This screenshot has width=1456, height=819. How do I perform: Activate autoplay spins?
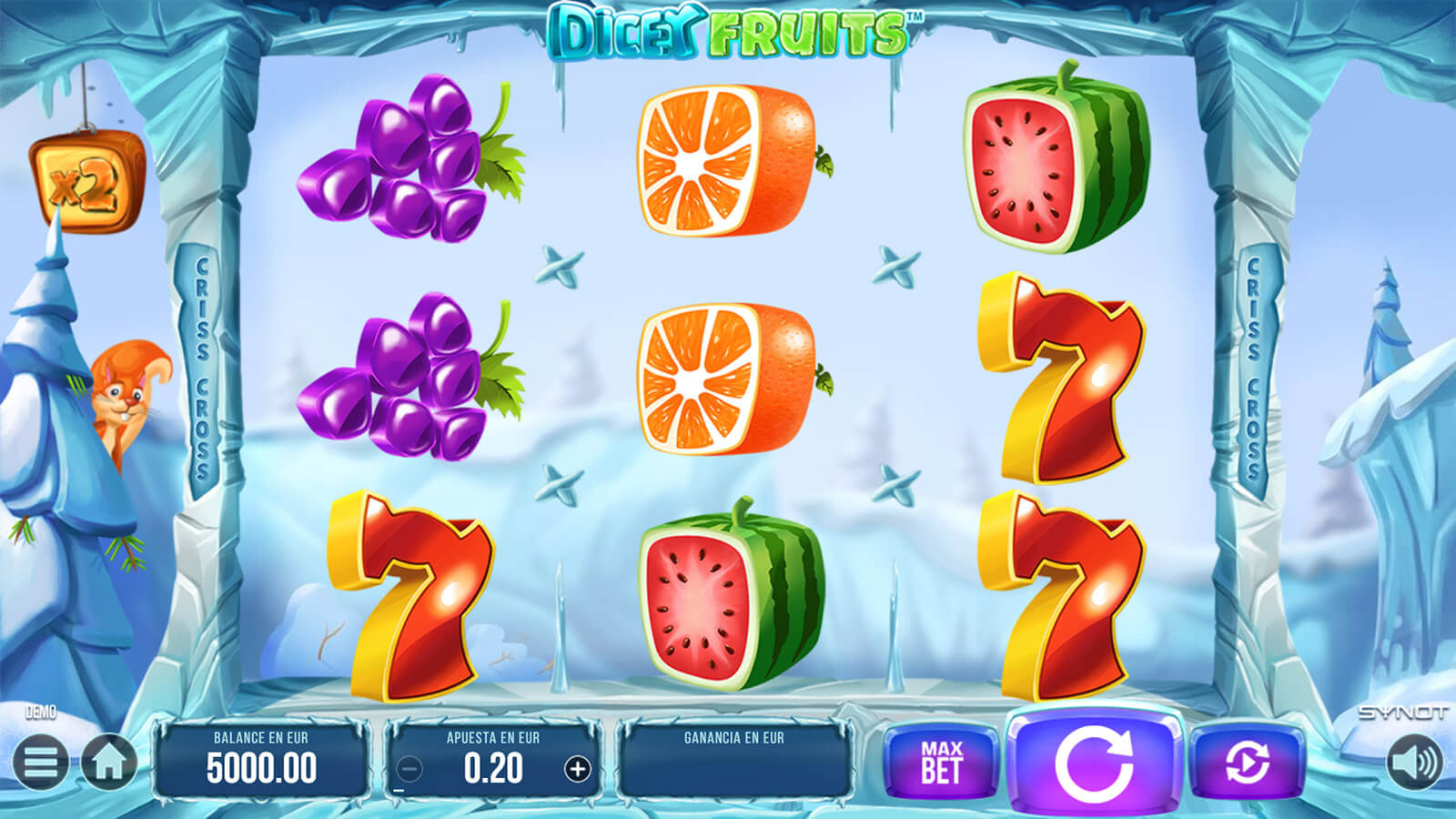coord(1247,763)
